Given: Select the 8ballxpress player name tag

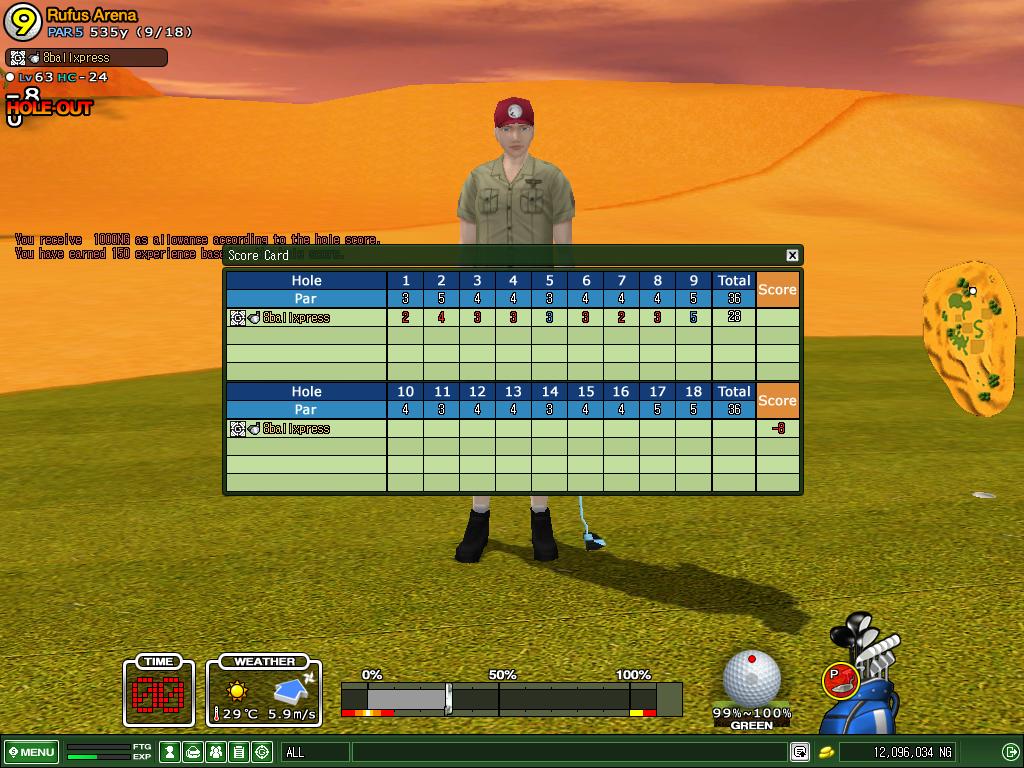Looking at the screenshot, I should coord(86,58).
